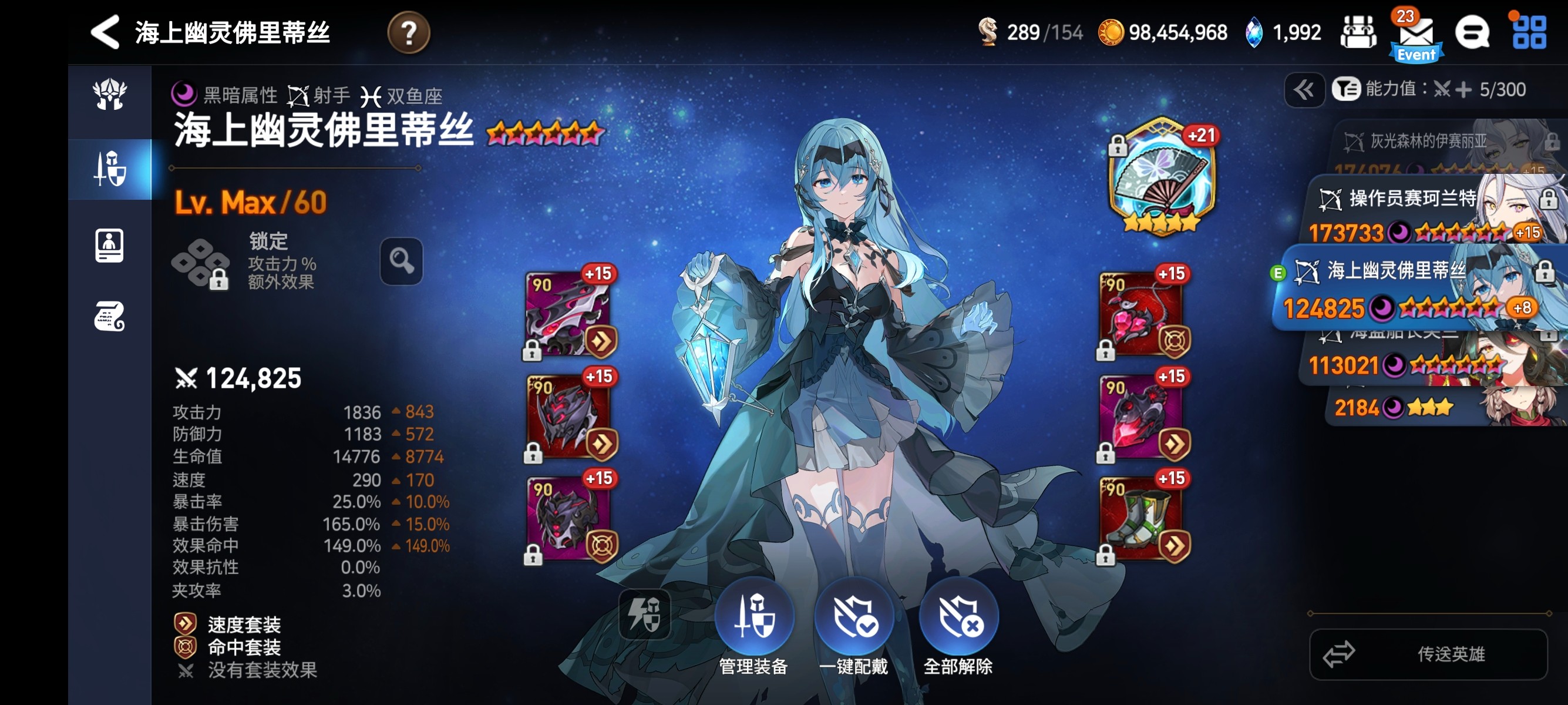Open the blue grid main menu
The width and height of the screenshot is (1568, 705).
click(x=1529, y=32)
